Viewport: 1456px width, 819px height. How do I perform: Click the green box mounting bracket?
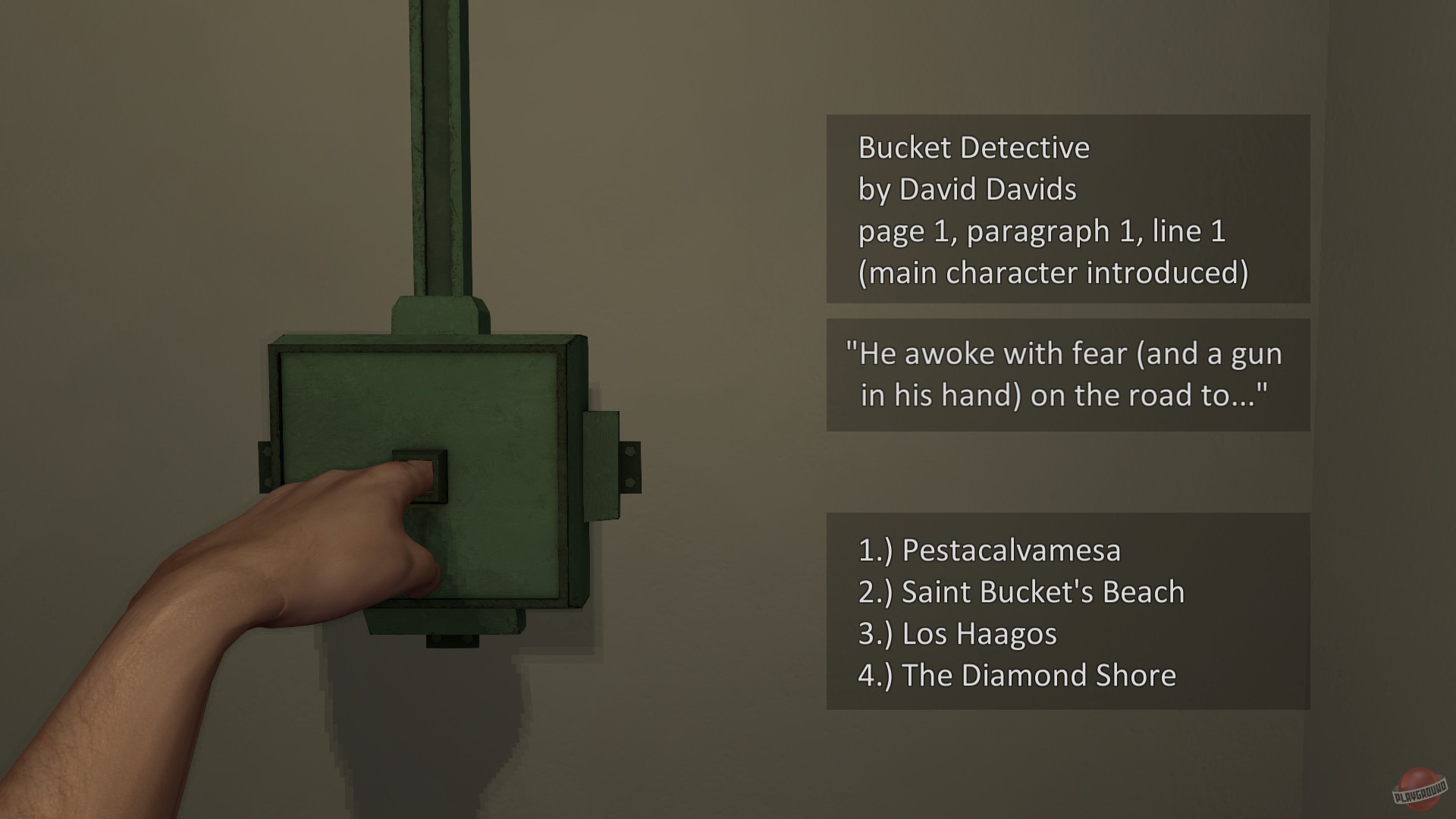607,463
